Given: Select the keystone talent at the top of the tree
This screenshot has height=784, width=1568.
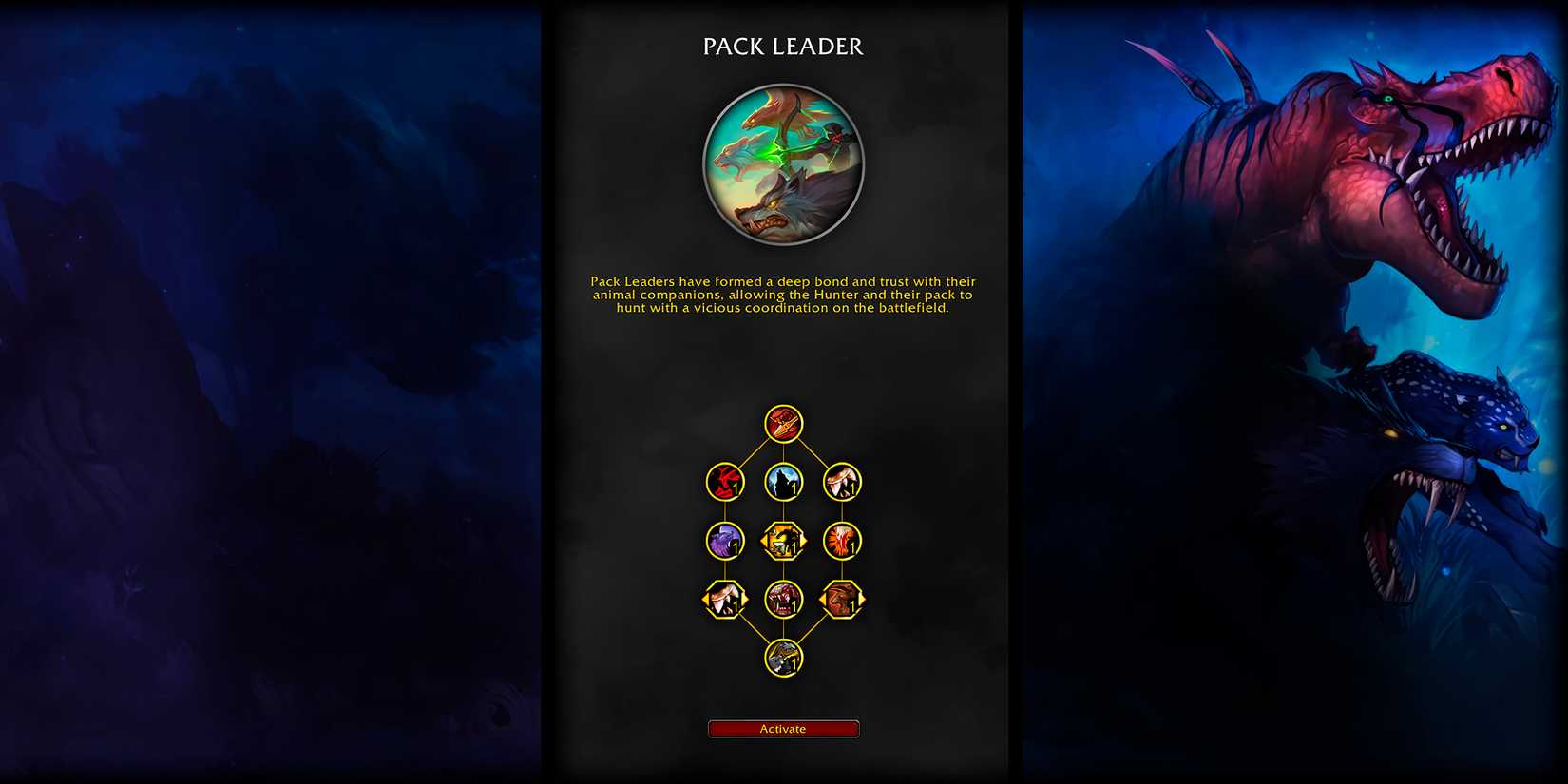Looking at the screenshot, I should pos(784,425).
